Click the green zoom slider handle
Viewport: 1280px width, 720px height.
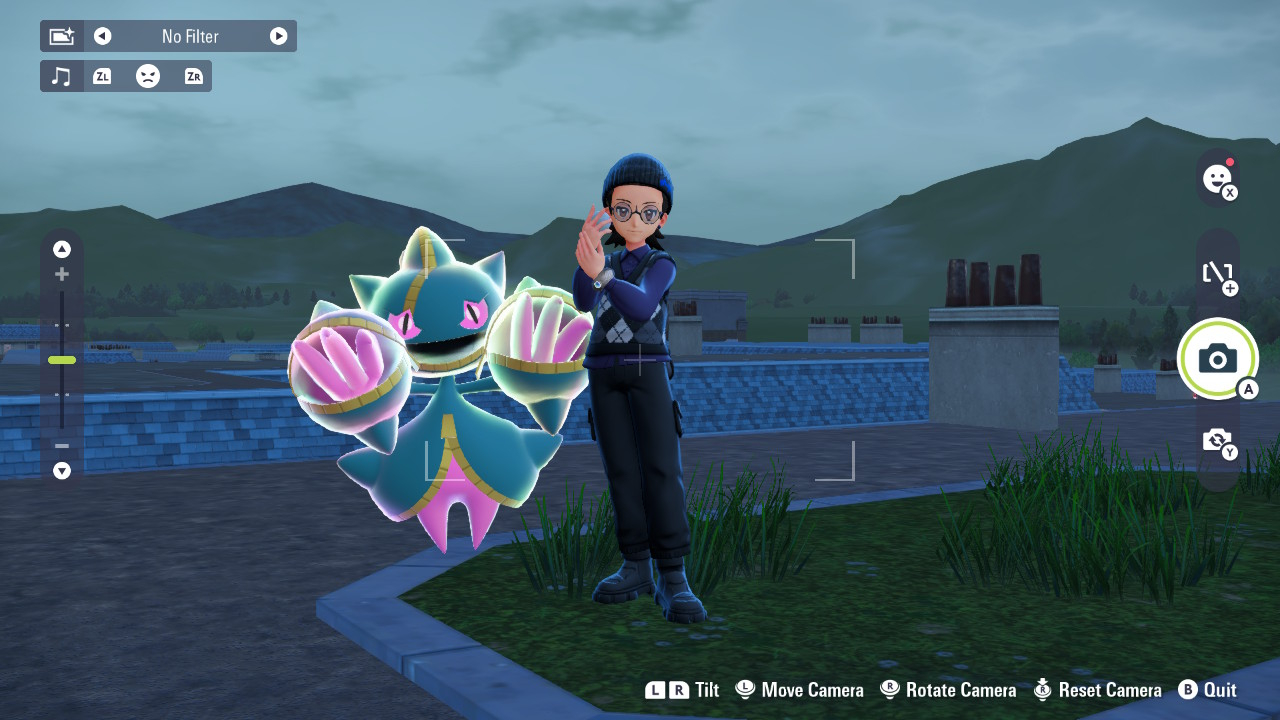[62, 360]
